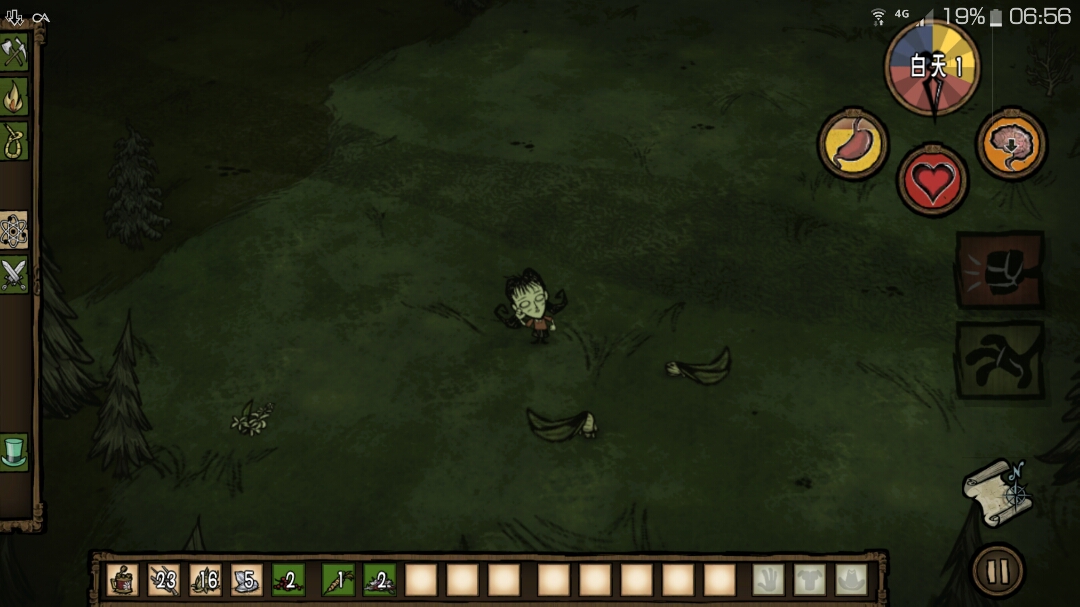Tap the fist attack button
Viewport: 1080px width, 607px height.
[x=1000, y=270]
